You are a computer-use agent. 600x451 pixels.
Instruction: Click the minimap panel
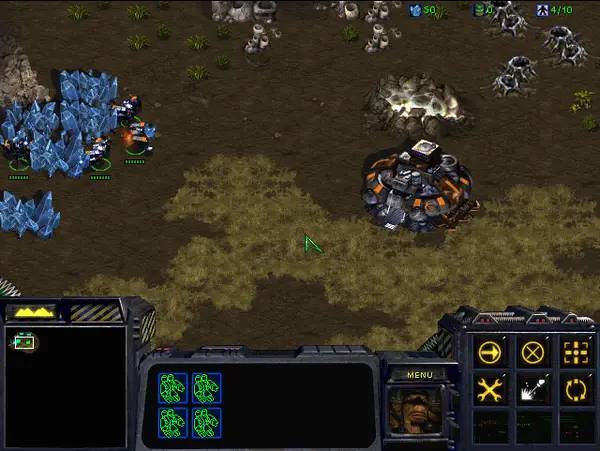click(66, 386)
